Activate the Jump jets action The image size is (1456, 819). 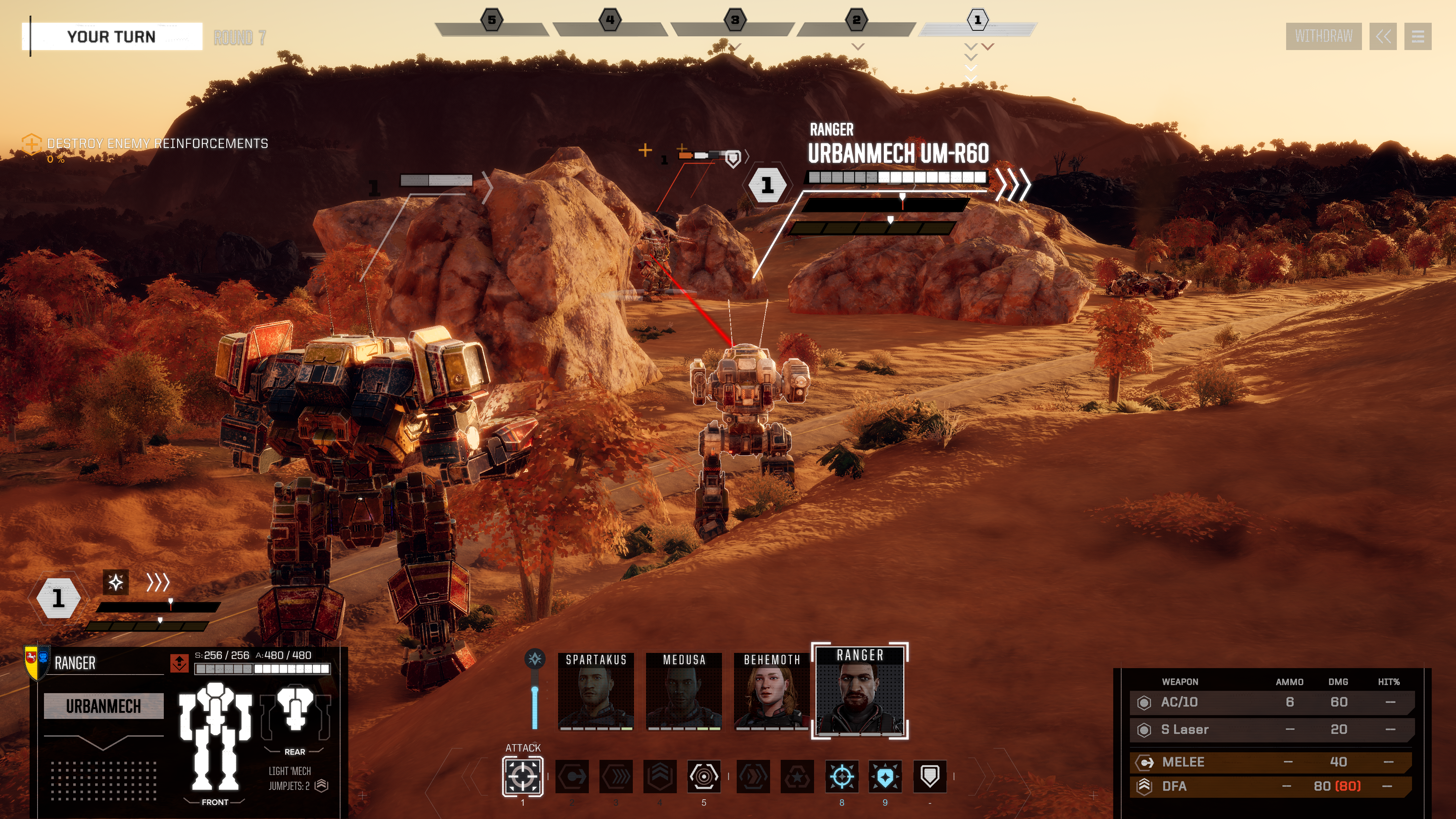(x=660, y=777)
